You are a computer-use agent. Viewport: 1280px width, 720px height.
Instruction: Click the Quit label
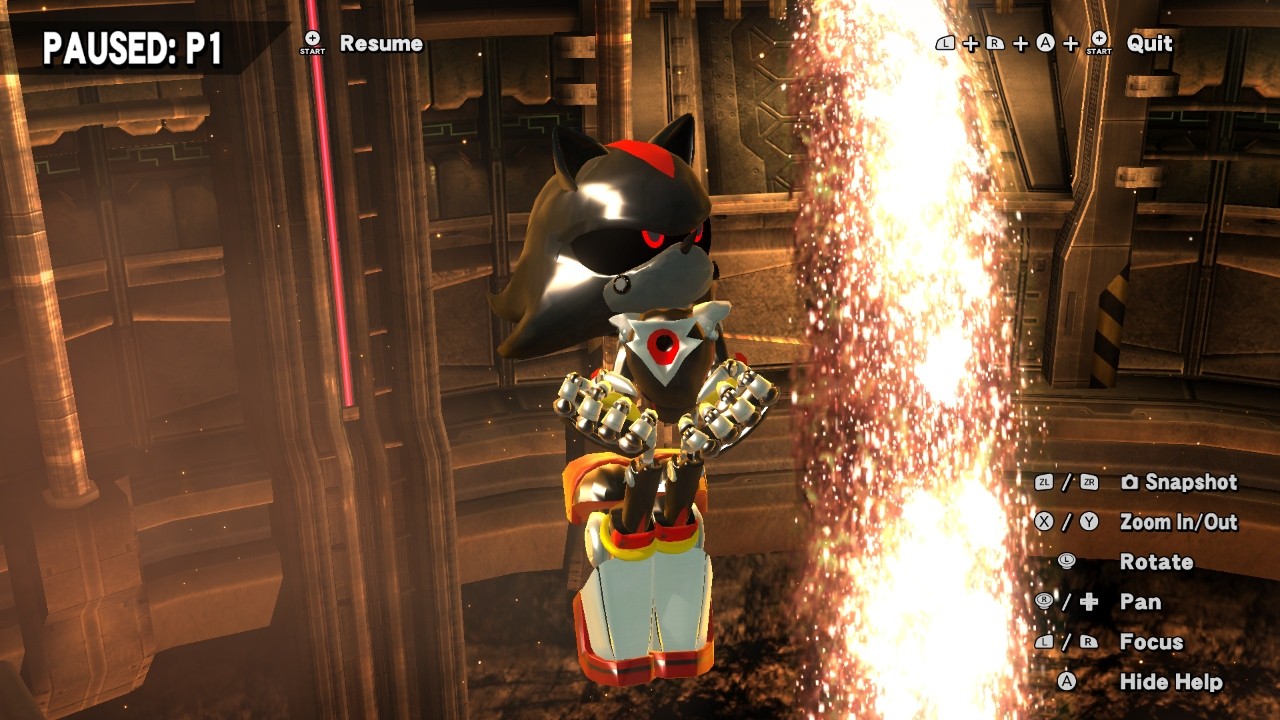1149,44
